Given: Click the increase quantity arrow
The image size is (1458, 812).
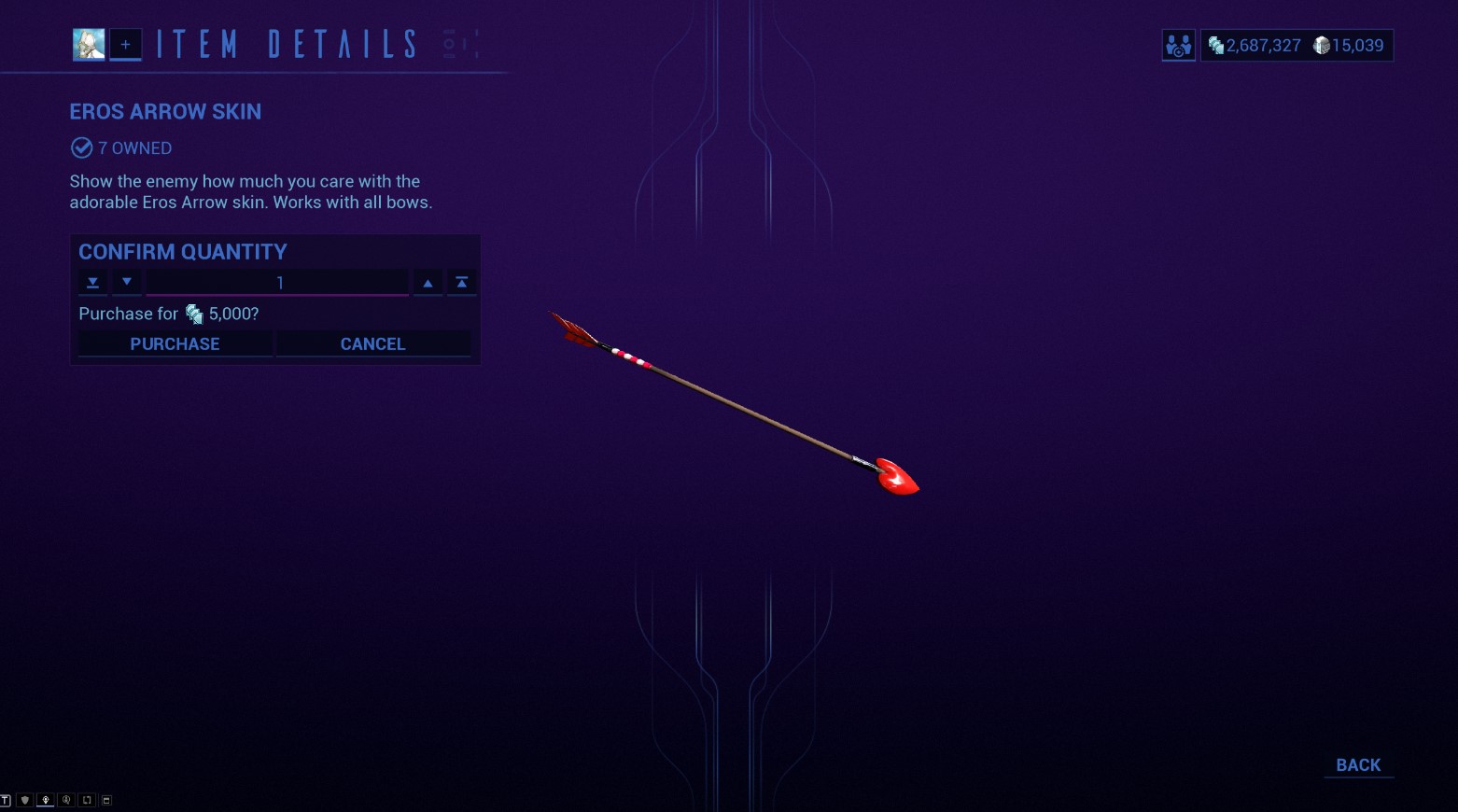Looking at the screenshot, I should 428,282.
